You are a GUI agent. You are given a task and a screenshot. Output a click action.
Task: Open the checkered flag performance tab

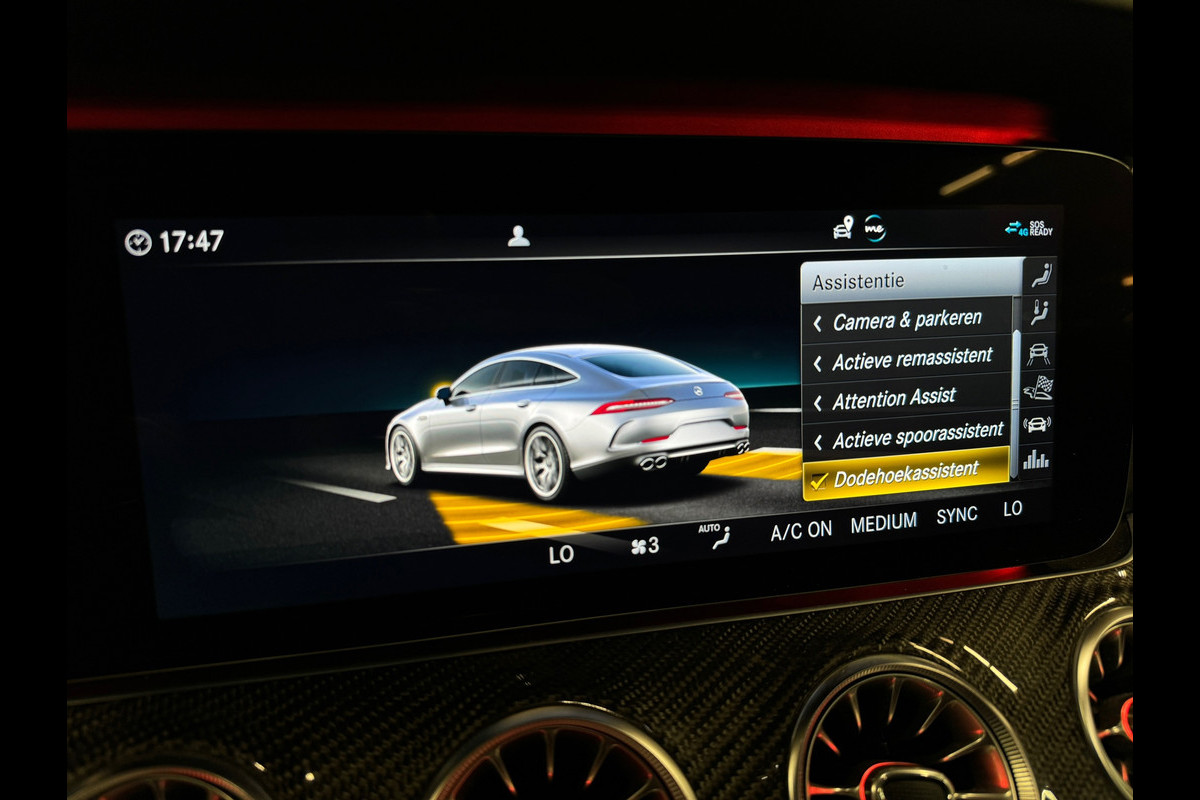1039,388
